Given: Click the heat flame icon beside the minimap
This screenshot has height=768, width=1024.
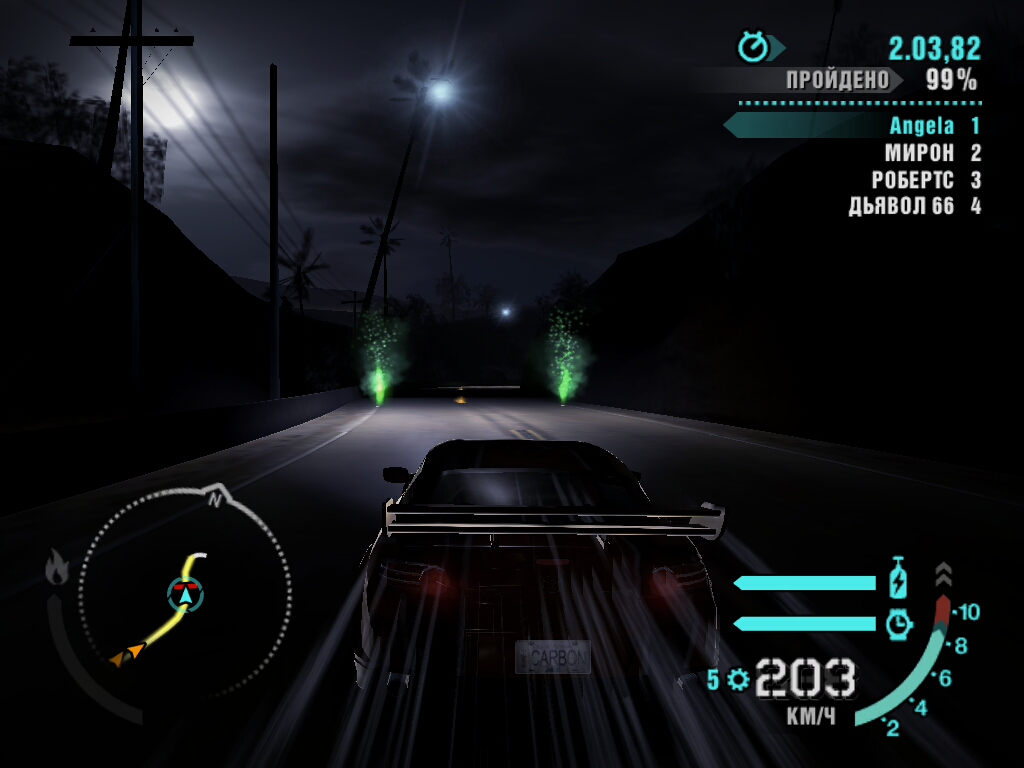Looking at the screenshot, I should tap(57, 569).
